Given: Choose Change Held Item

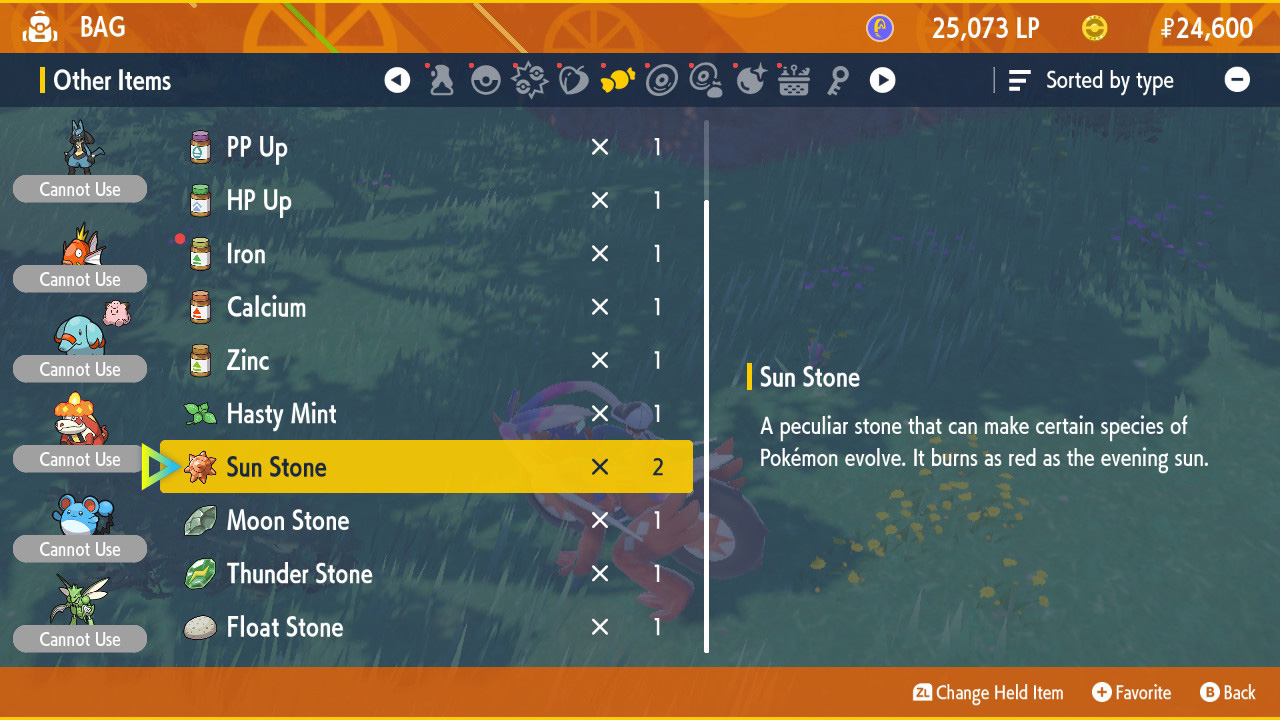Looking at the screenshot, I should [987, 692].
